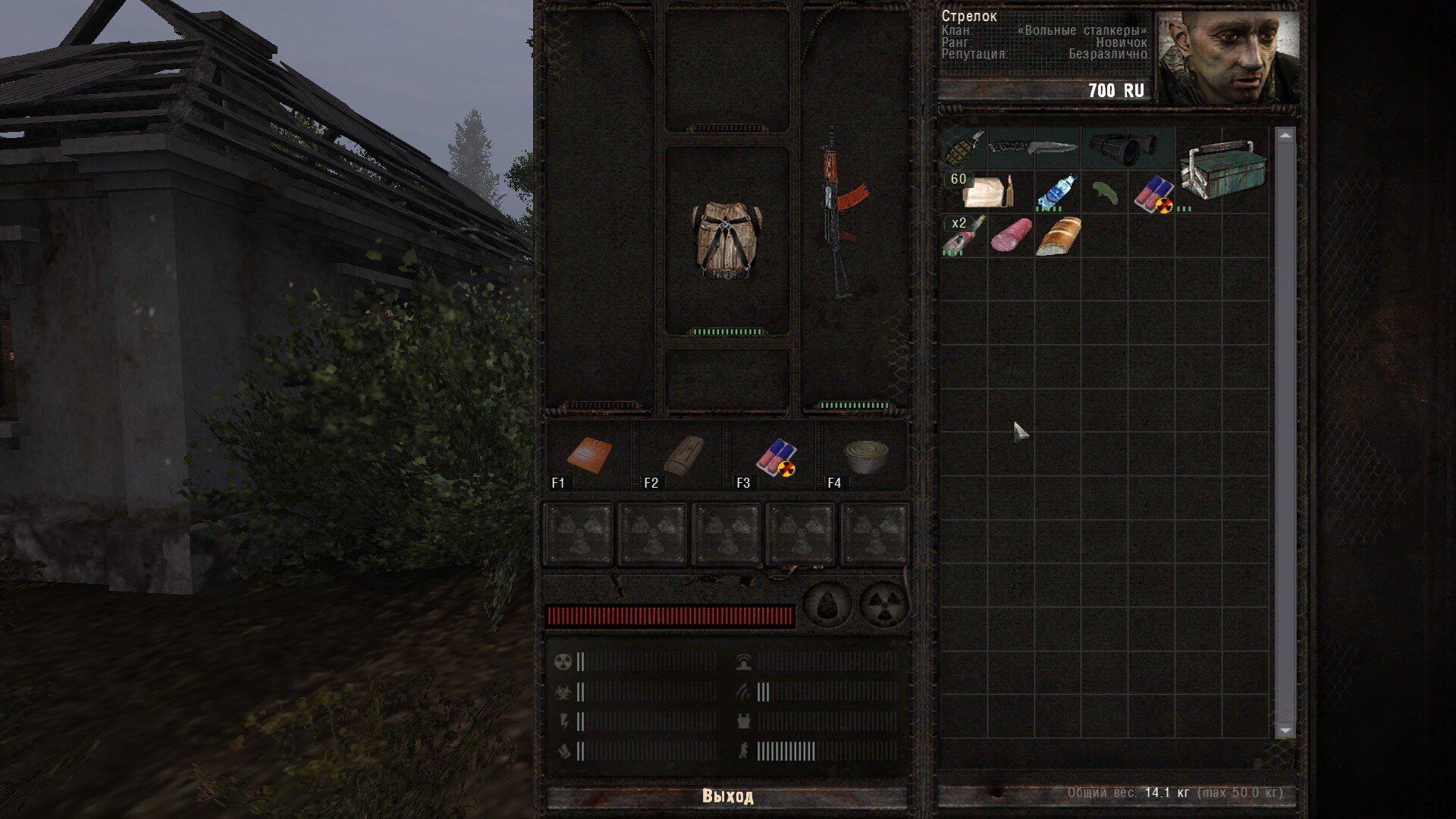Screen dimensions: 1456x819
Task: Select the equipped leather jacket outfit
Action: (x=726, y=240)
